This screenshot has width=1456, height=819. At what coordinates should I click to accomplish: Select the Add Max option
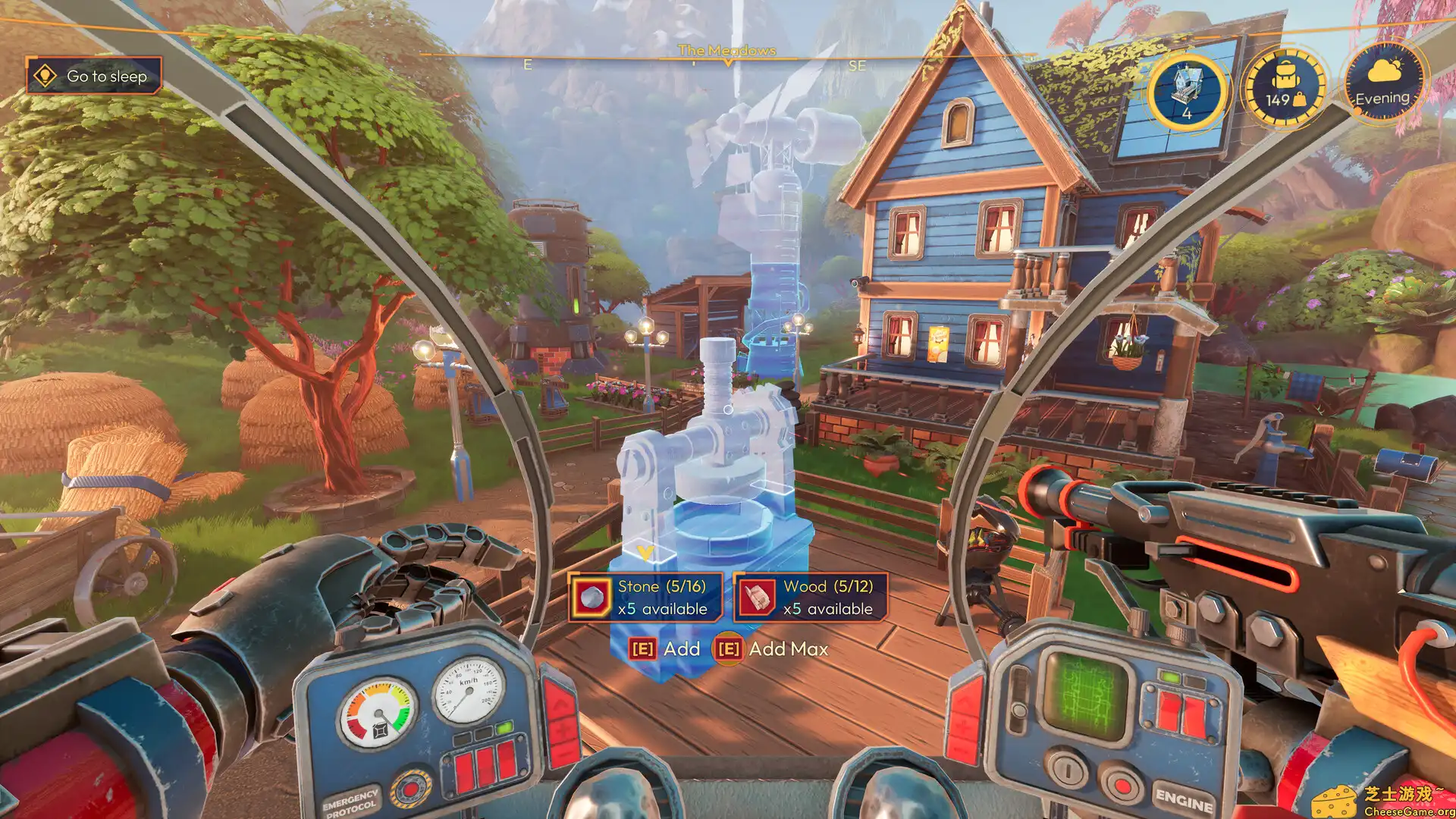click(785, 649)
